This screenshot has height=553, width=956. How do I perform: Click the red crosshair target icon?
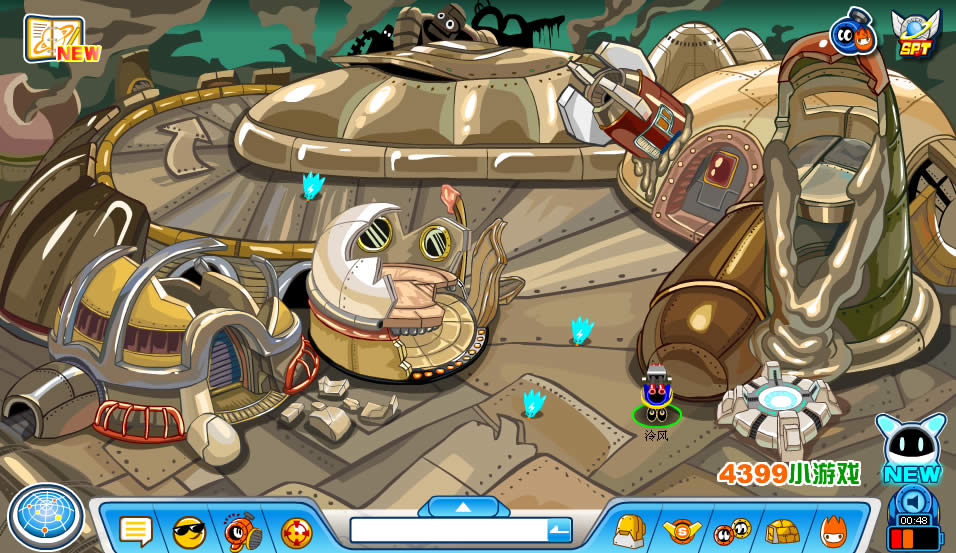pyautogui.click(x=296, y=532)
